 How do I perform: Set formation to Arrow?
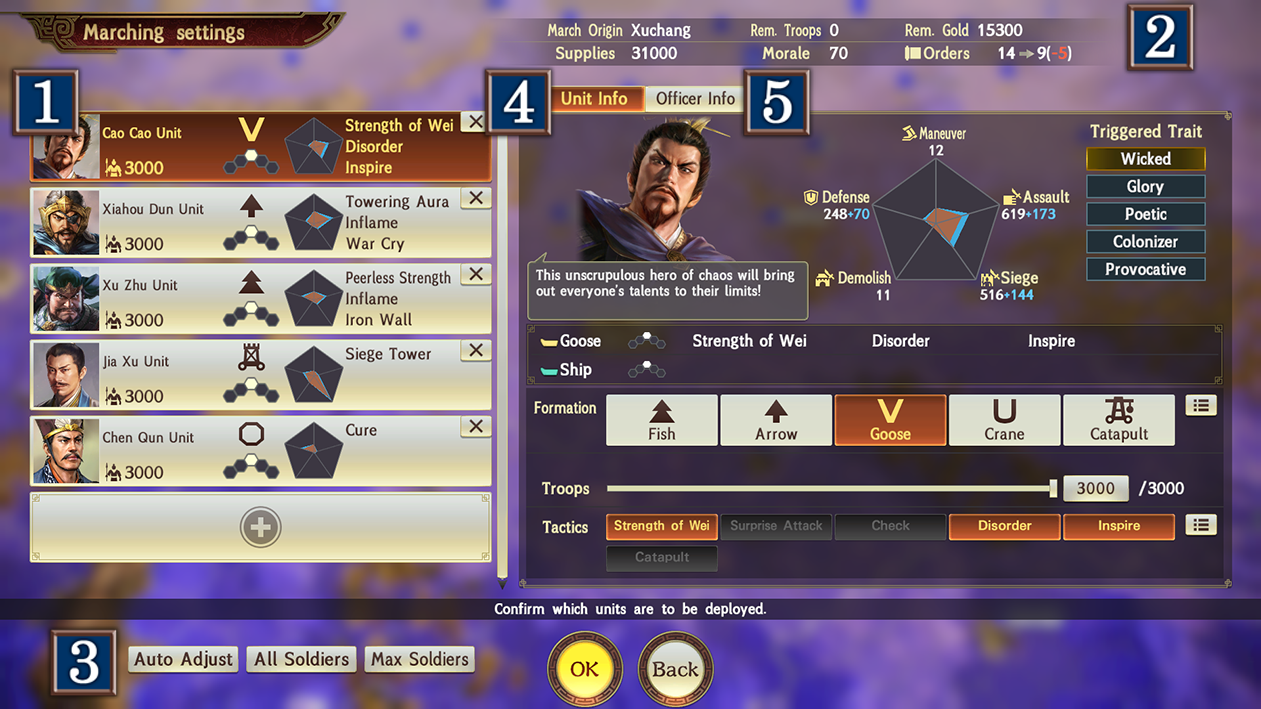point(776,420)
